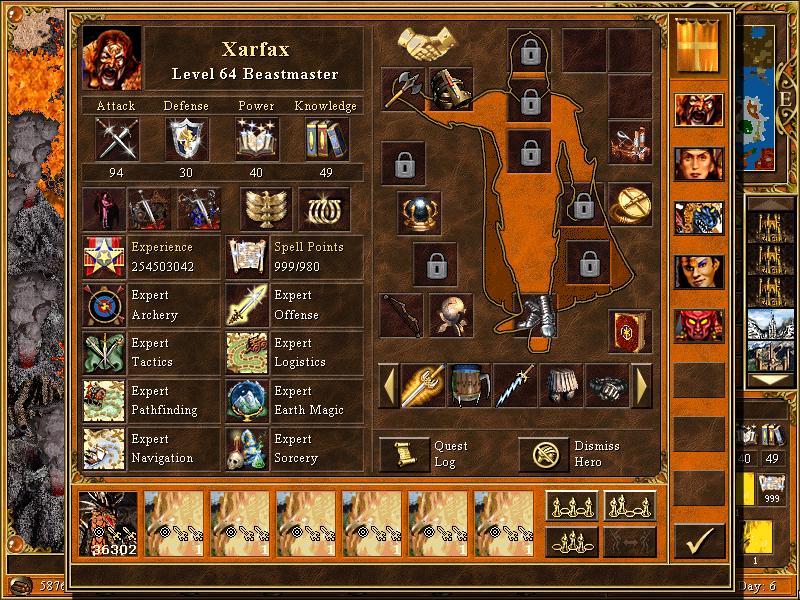Select the army creature stack of 36302
Screen dimensions: 800x600
point(108,523)
